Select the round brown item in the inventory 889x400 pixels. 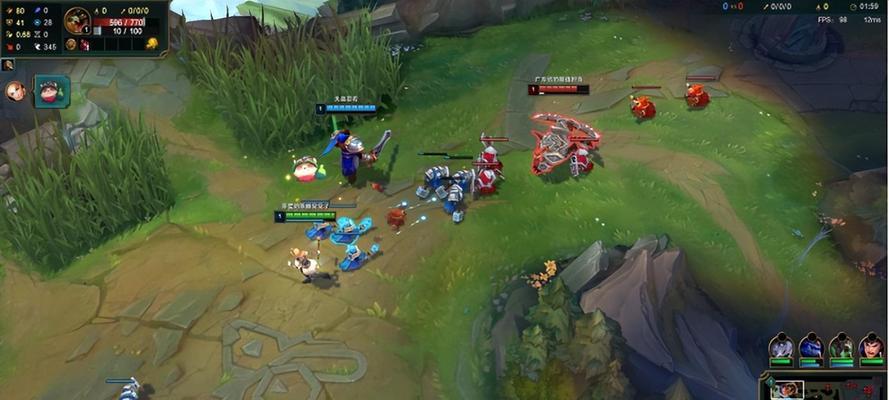point(71,44)
